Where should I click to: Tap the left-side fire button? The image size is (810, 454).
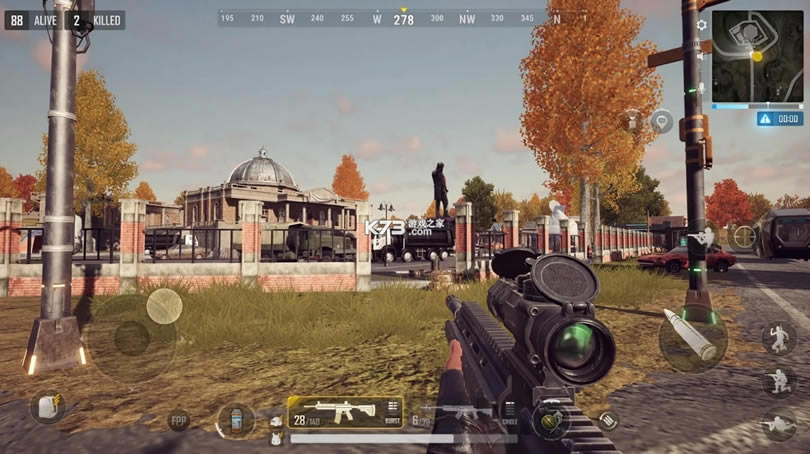[x=164, y=306]
